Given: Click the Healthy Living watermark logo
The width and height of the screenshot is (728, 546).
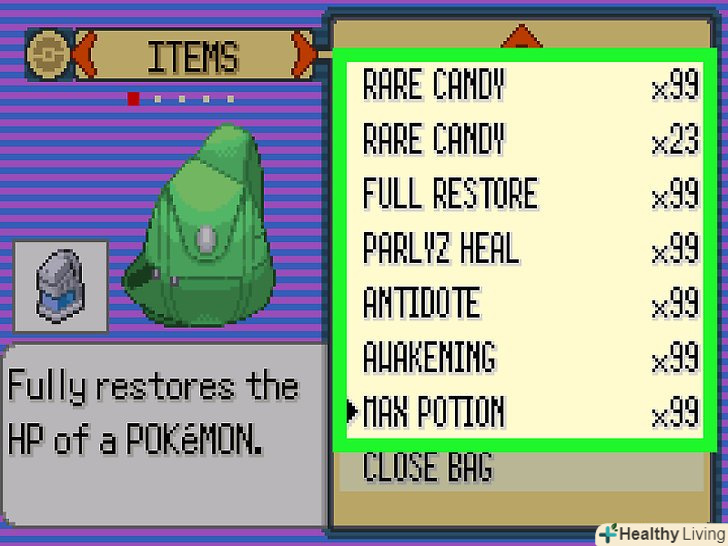Looking at the screenshot, I should (x=661, y=533).
